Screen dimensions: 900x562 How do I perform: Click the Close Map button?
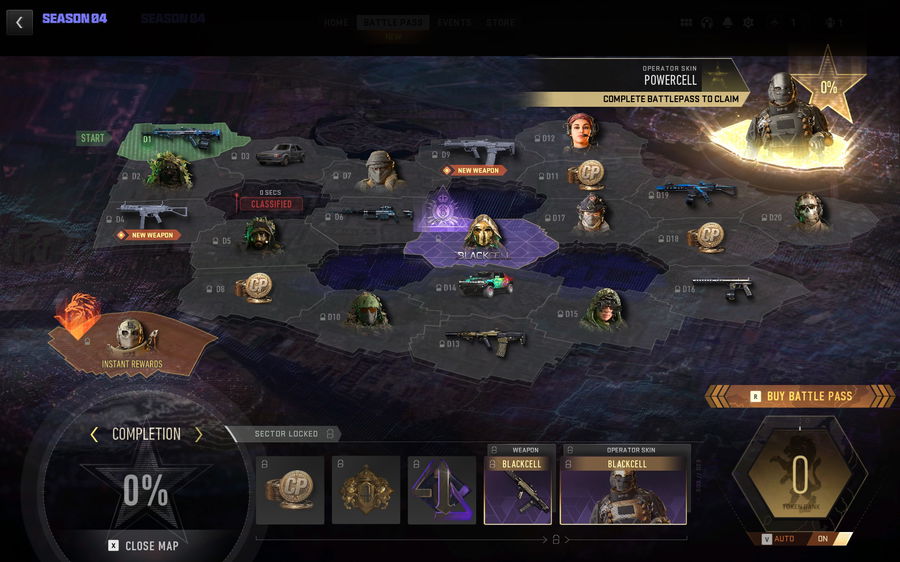pos(145,545)
